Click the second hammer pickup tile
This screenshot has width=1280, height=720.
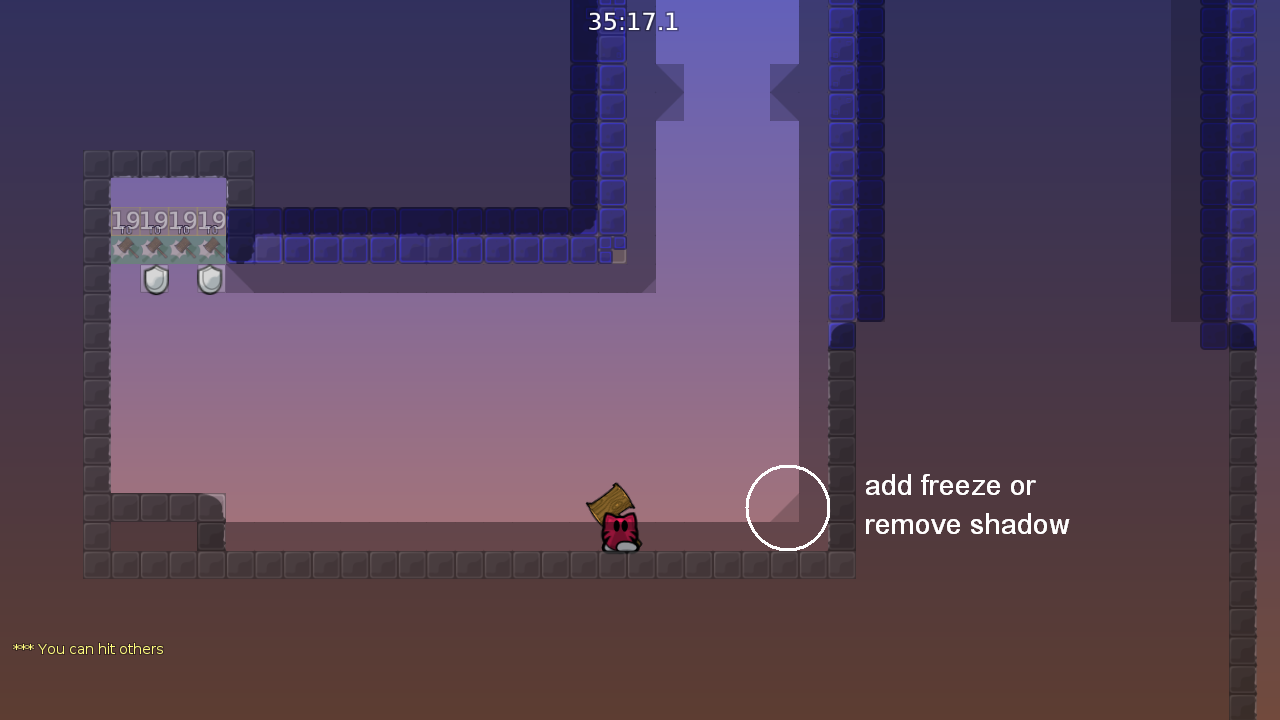[156, 248]
